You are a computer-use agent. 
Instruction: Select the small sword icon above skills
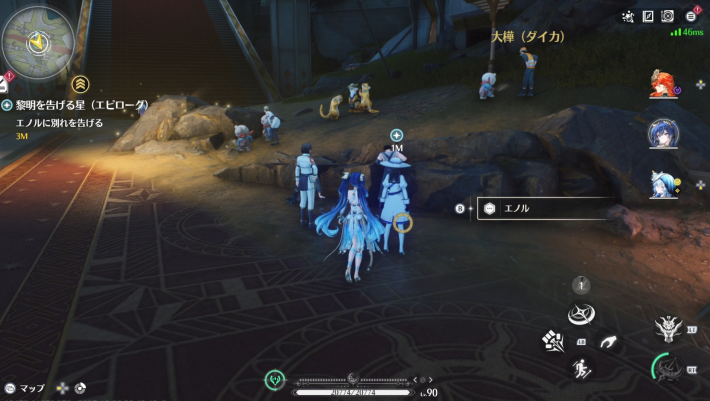coord(581,286)
